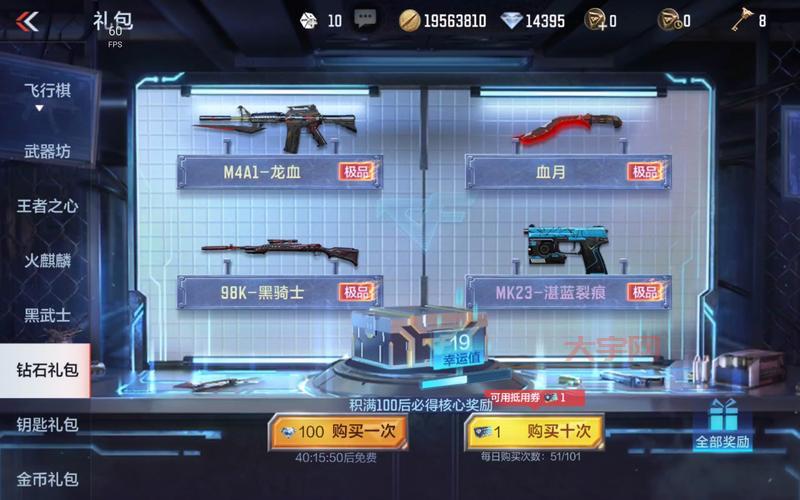
Task: Switch to the 钥匙礼包 tab
Action: (x=46, y=424)
